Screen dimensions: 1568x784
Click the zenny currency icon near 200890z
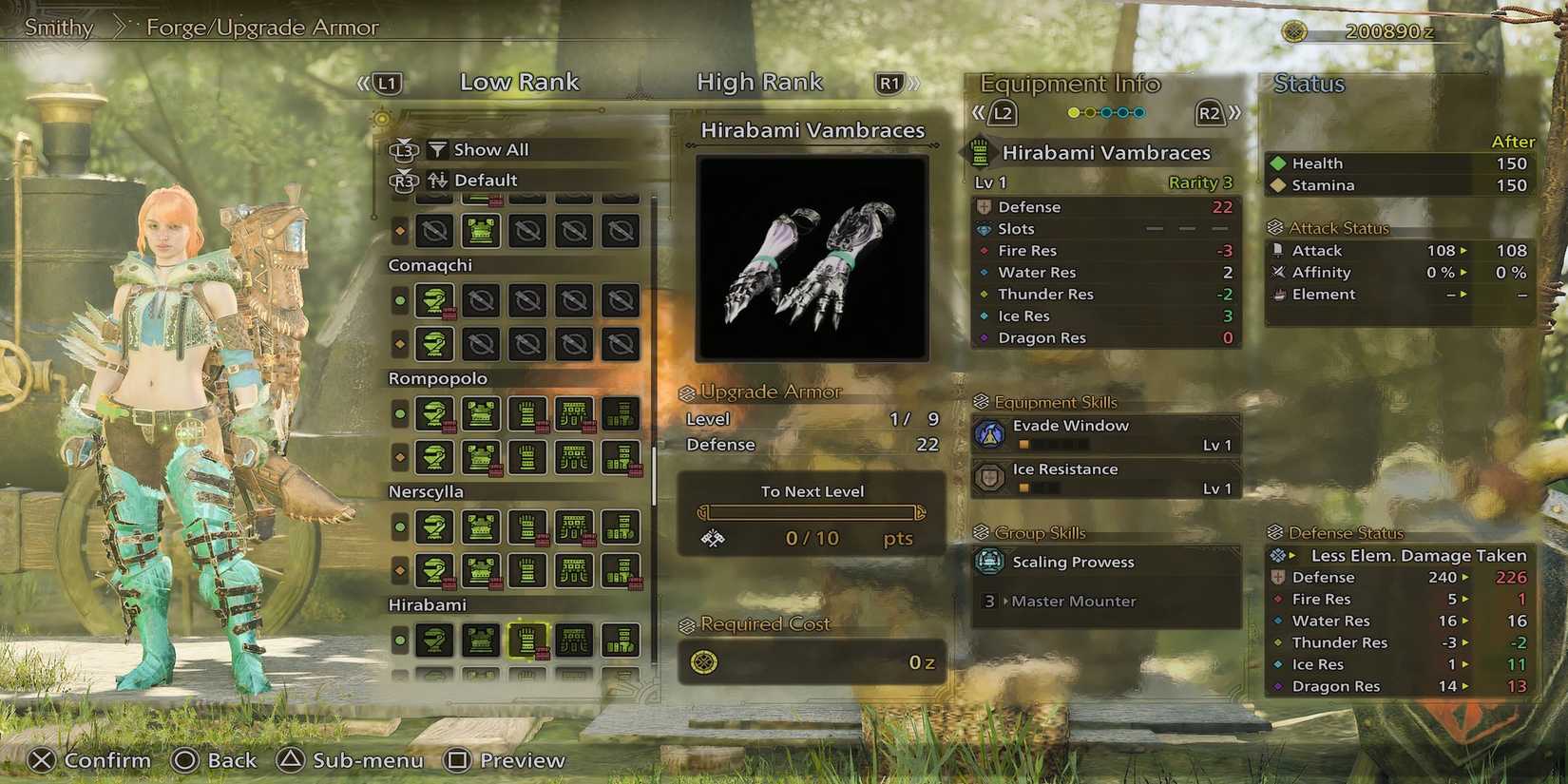[1295, 29]
